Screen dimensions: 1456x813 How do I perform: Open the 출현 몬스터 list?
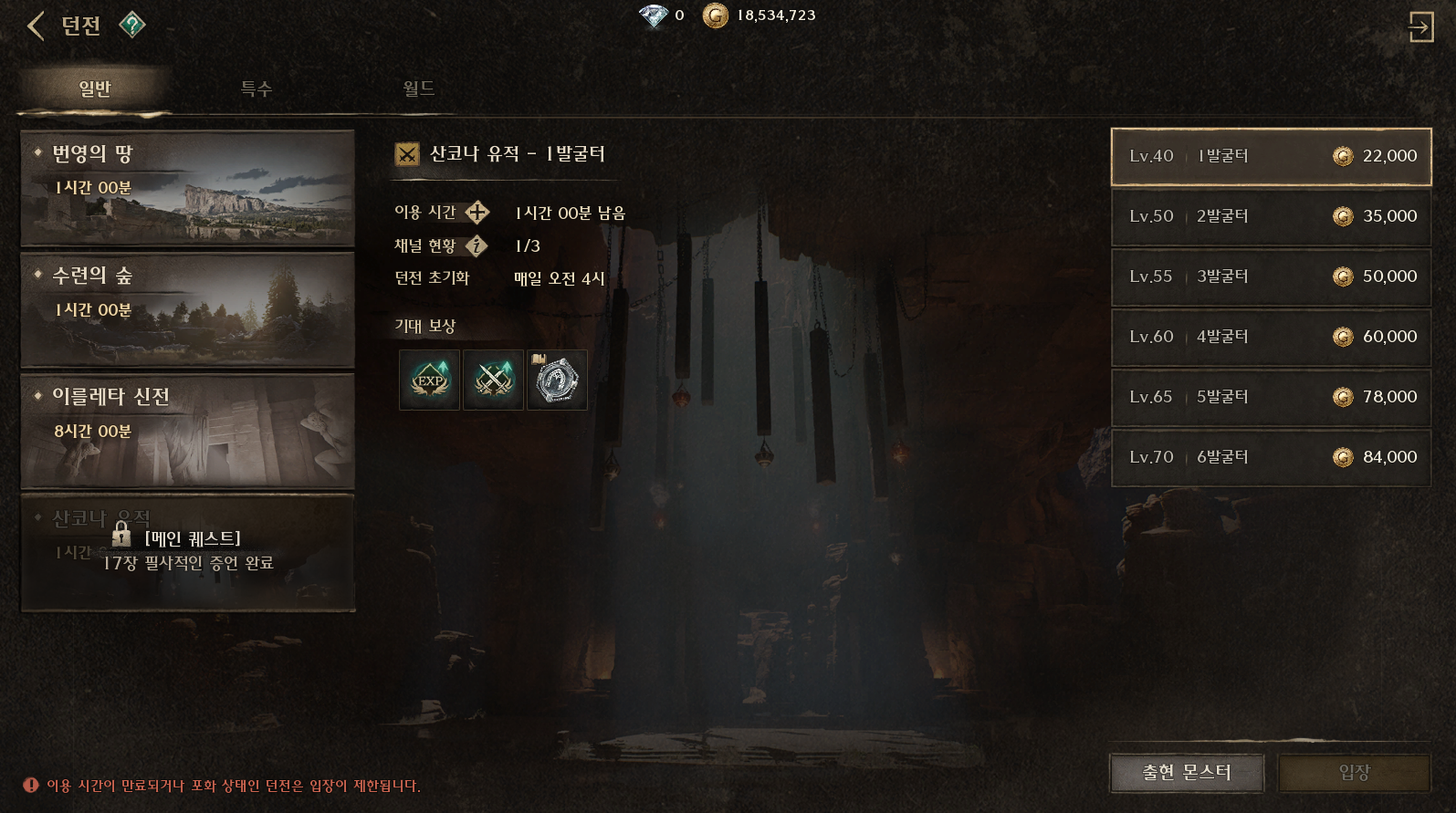tap(1187, 773)
